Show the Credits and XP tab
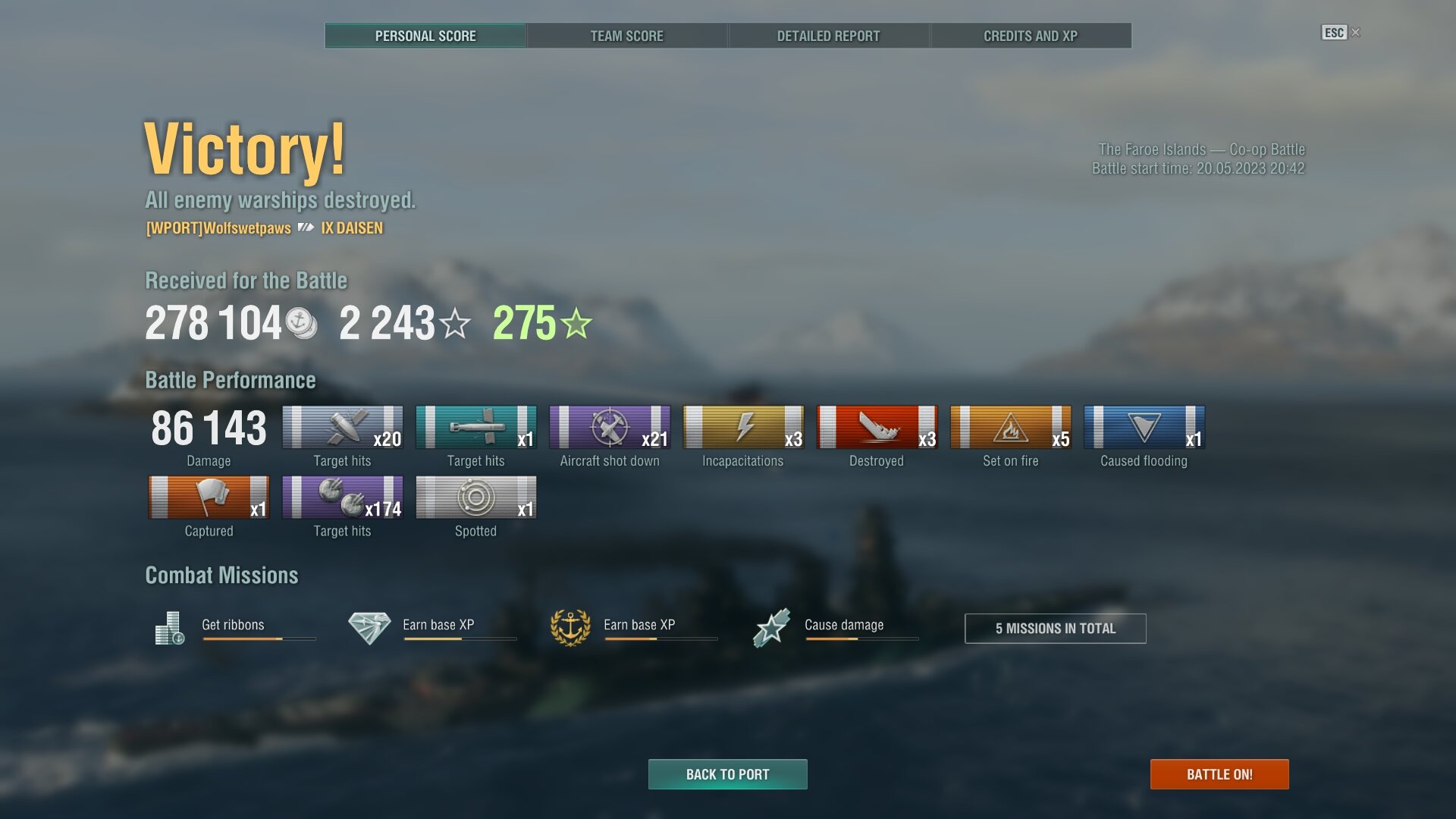The width and height of the screenshot is (1456, 819). pyautogui.click(x=1030, y=36)
